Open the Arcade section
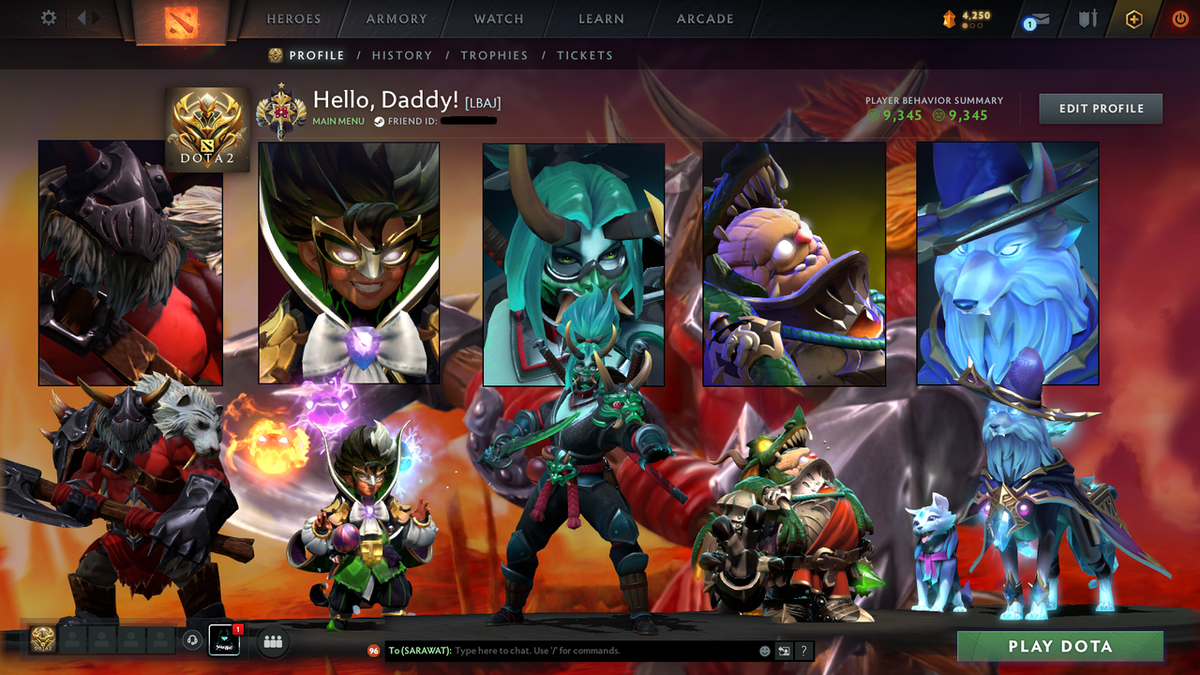Viewport: 1200px width, 675px height. pyautogui.click(x=705, y=19)
